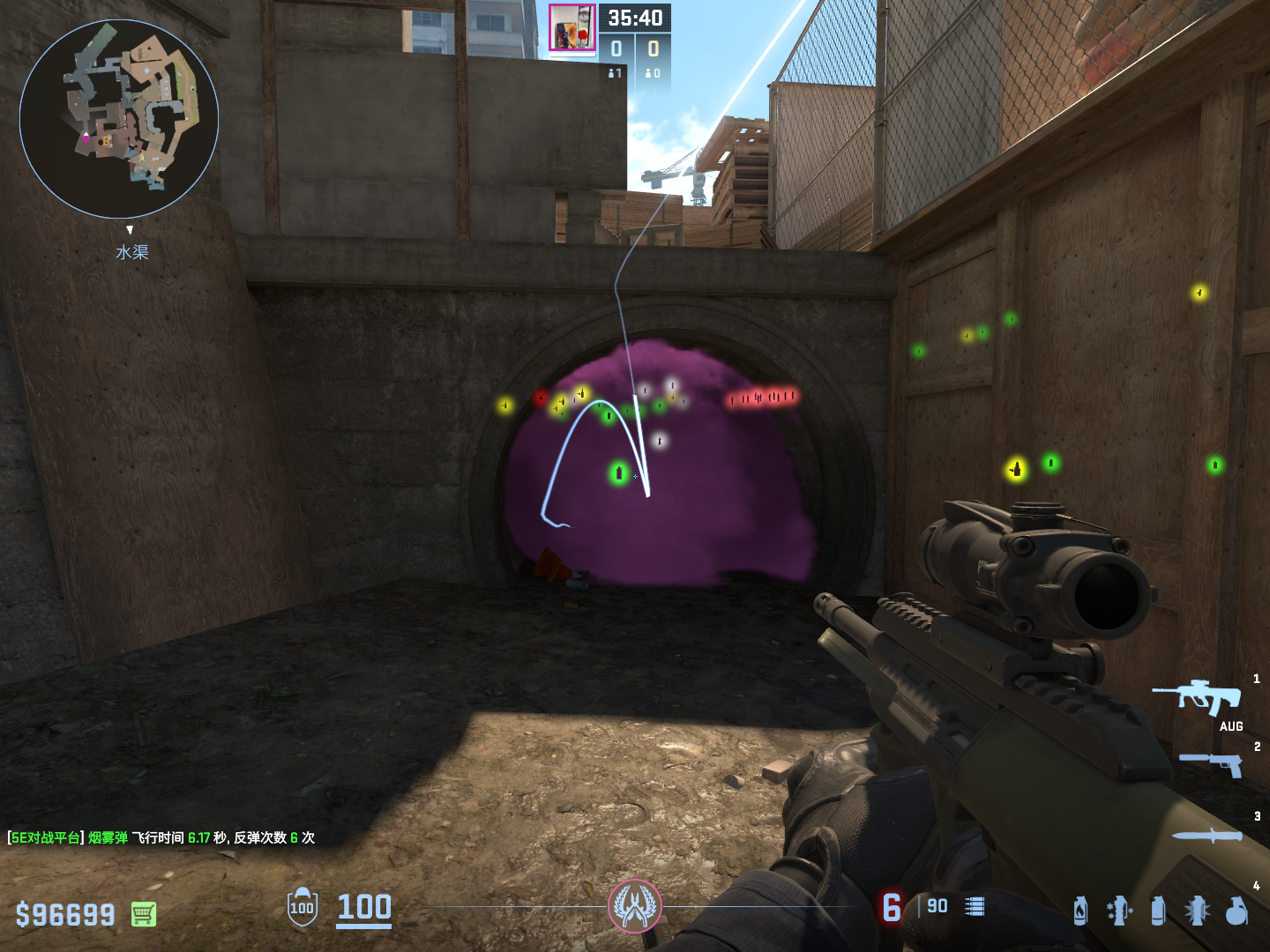Select the flashbang icon
Viewport: 1270px width, 952px height.
[1197, 911]
